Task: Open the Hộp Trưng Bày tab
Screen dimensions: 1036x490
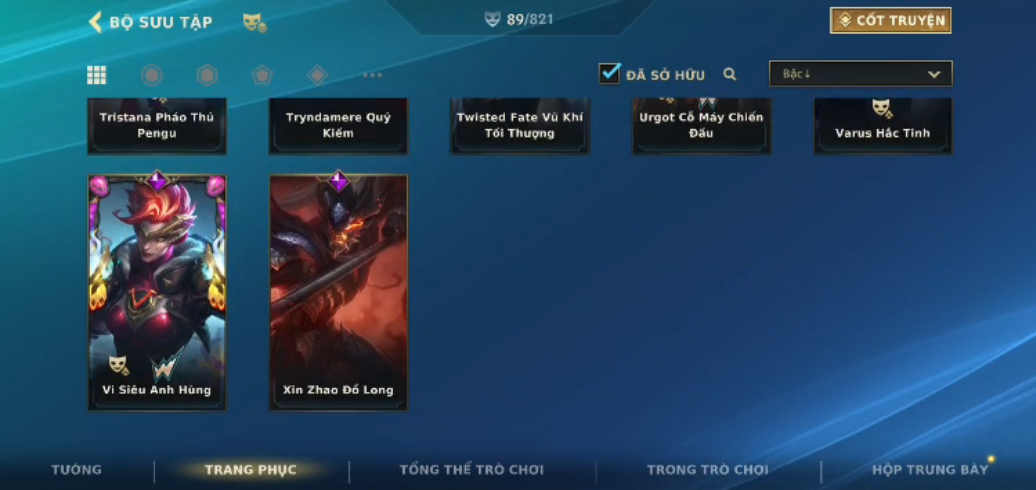Action: point(930,470)
